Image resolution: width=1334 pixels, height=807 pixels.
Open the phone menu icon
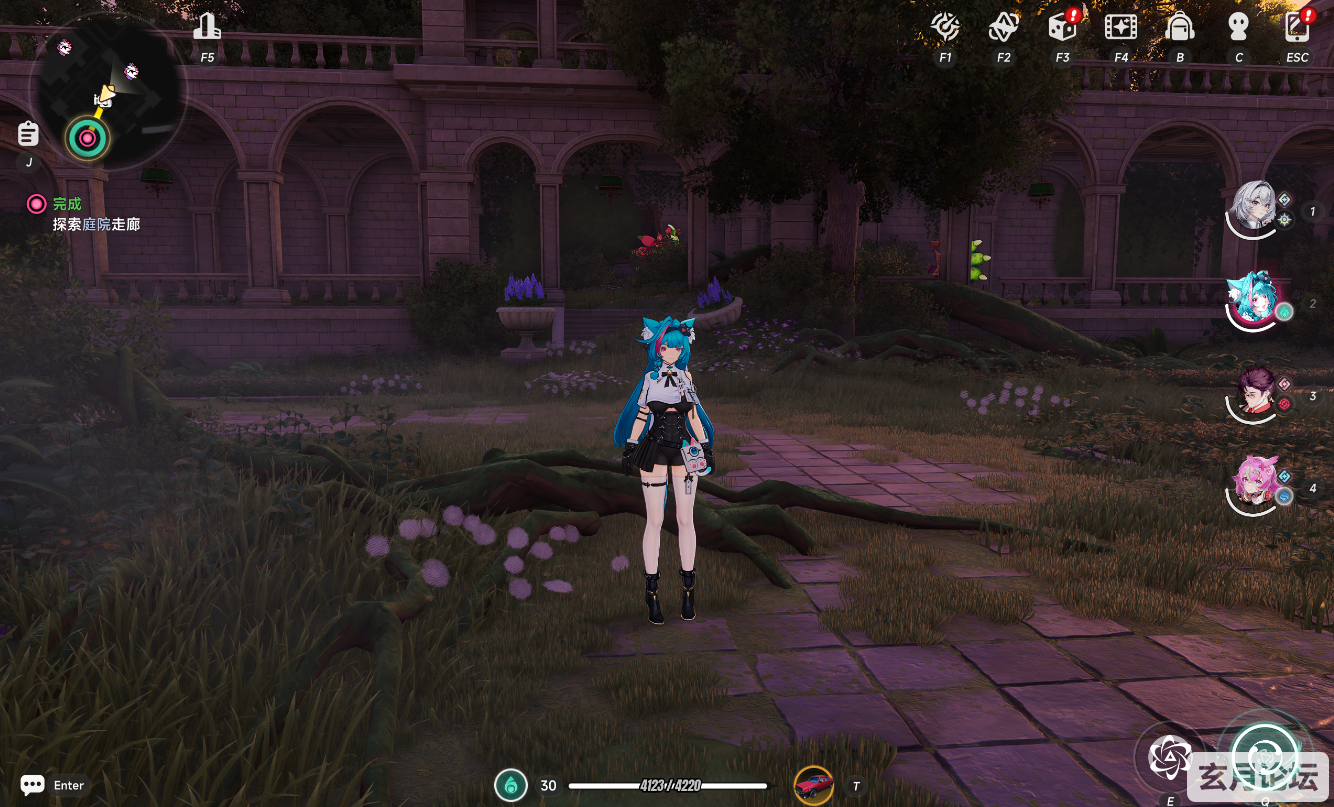pyautogui.click(x=1297, y=27)
